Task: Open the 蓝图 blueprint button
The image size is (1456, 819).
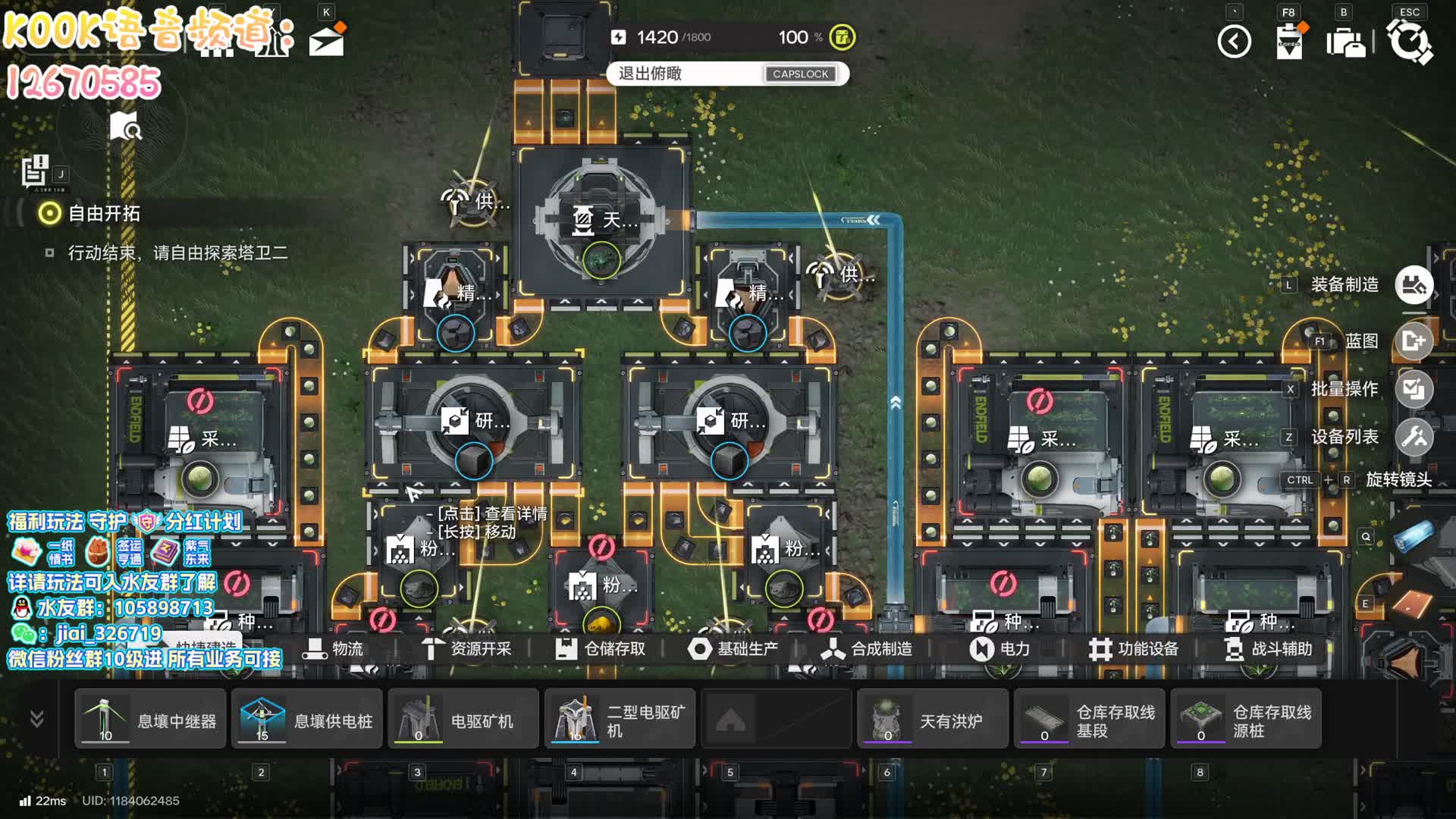Action: point(1414,341)
